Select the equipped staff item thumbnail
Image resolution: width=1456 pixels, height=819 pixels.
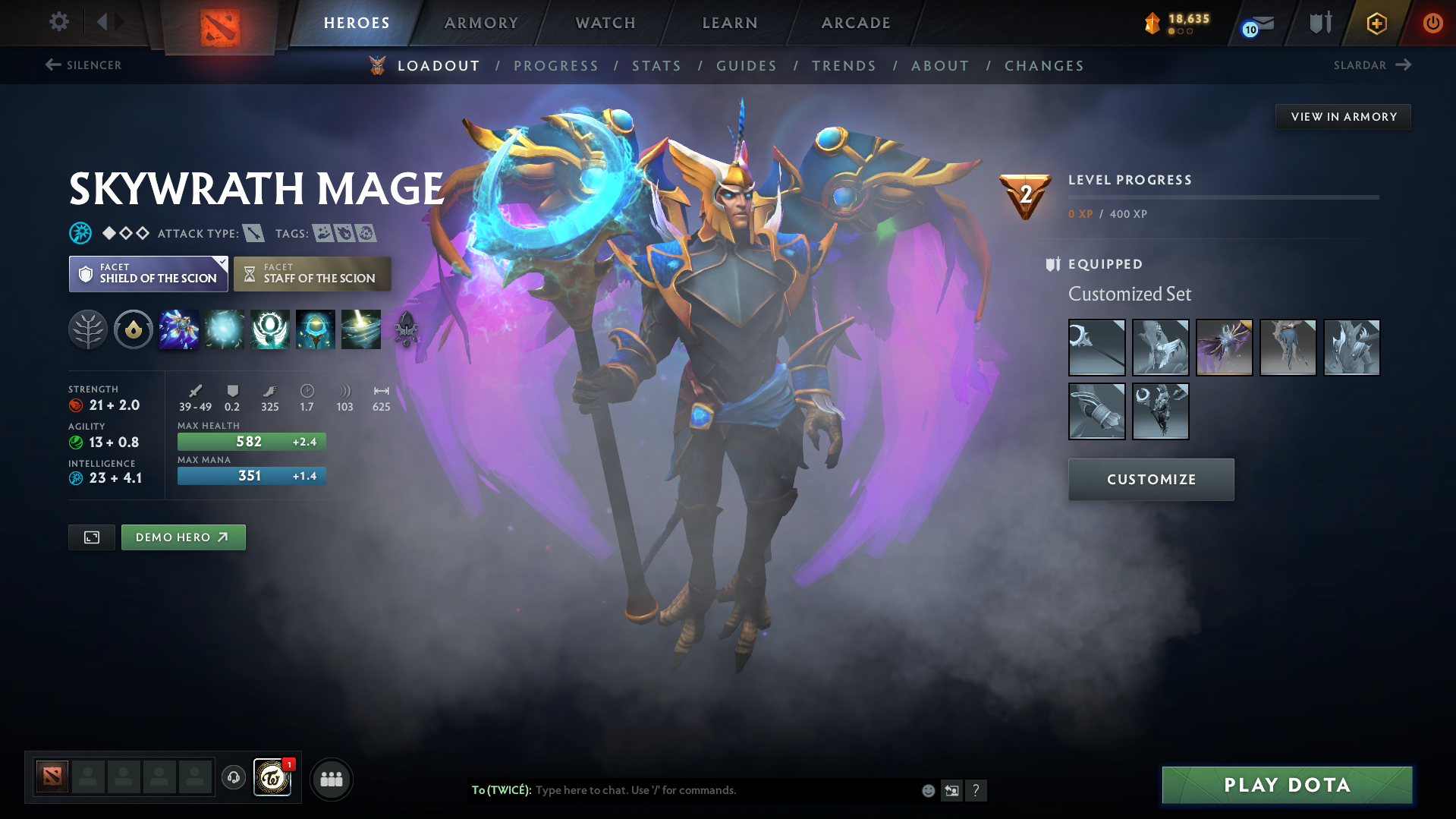pos(1096,348)
